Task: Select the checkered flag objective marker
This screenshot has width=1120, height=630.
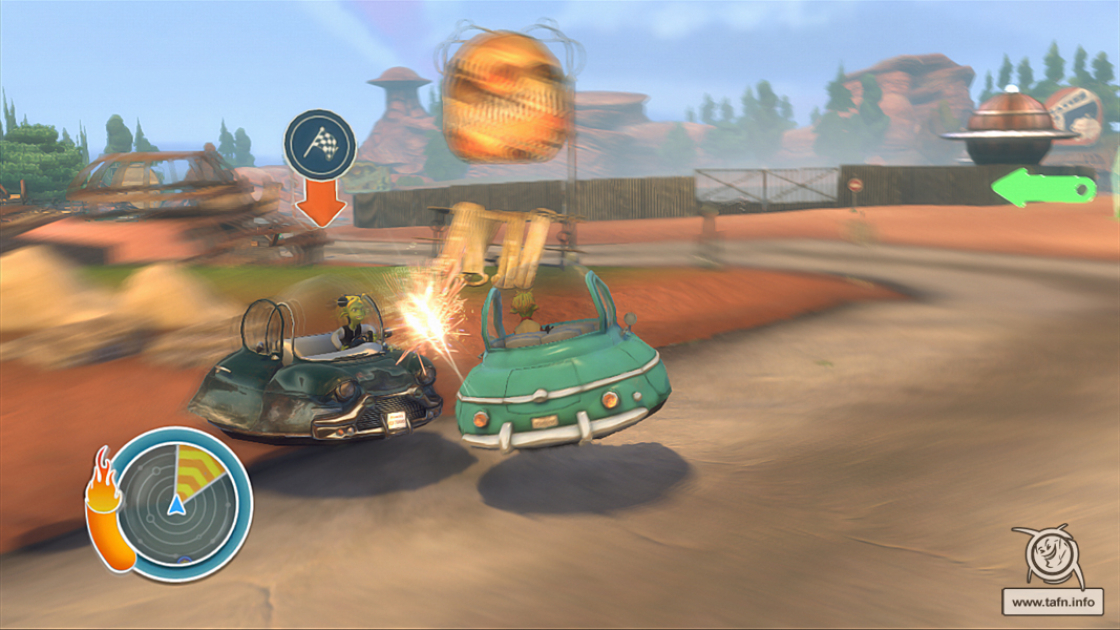Action: tap(320, 145)
